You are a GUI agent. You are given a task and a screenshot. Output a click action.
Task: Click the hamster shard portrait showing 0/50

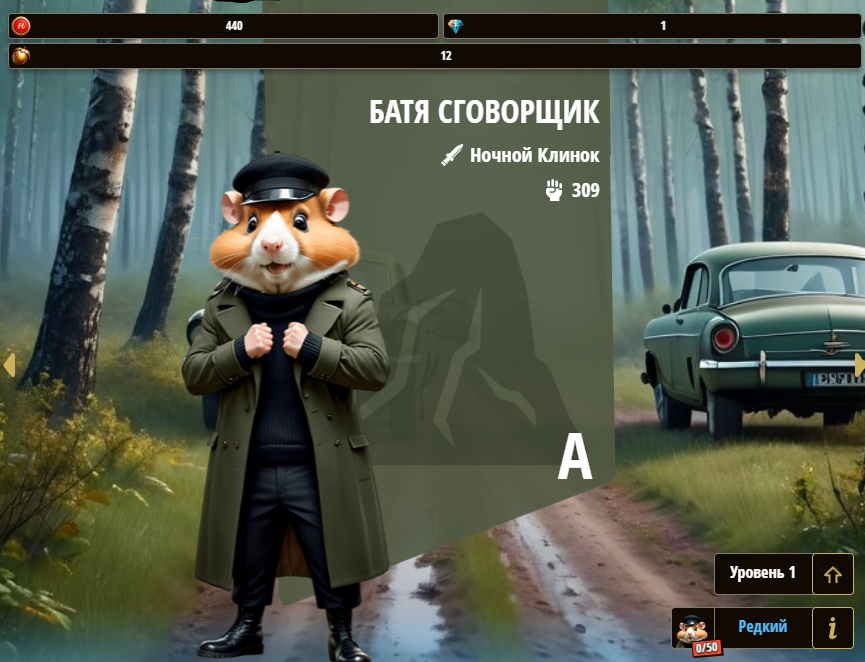(693, 630)
